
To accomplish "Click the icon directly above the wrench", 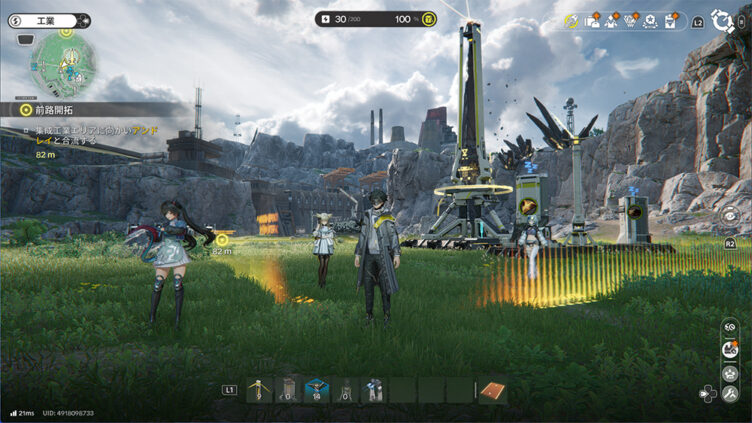I will click(731, 372).
